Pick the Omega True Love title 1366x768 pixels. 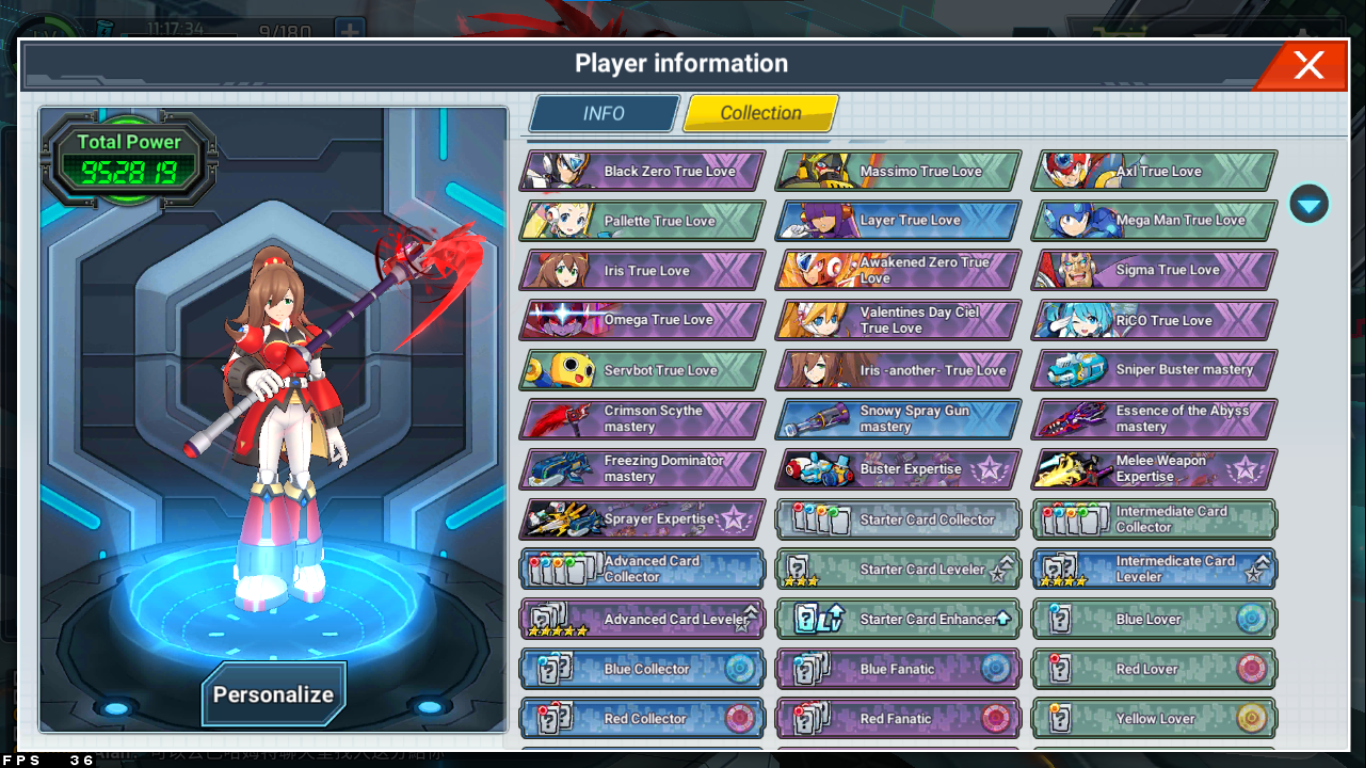[x=642, y=320]
